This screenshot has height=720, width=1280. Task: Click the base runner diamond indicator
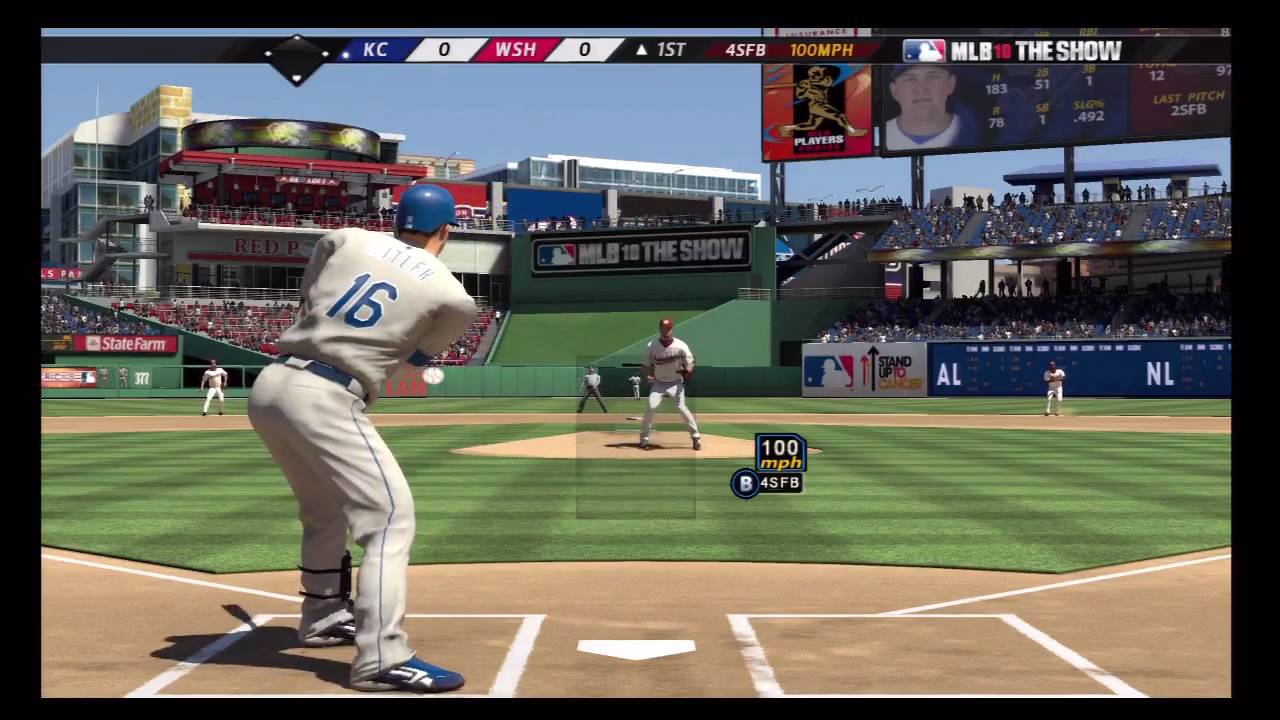(x=296, y=59)
